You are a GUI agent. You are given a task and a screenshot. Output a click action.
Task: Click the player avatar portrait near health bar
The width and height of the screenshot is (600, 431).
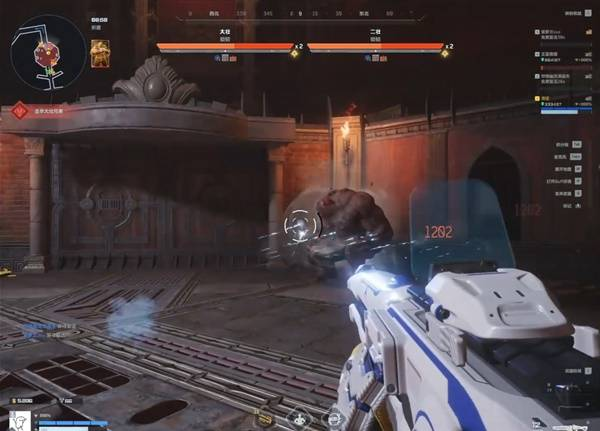click(x=16, y=422)
